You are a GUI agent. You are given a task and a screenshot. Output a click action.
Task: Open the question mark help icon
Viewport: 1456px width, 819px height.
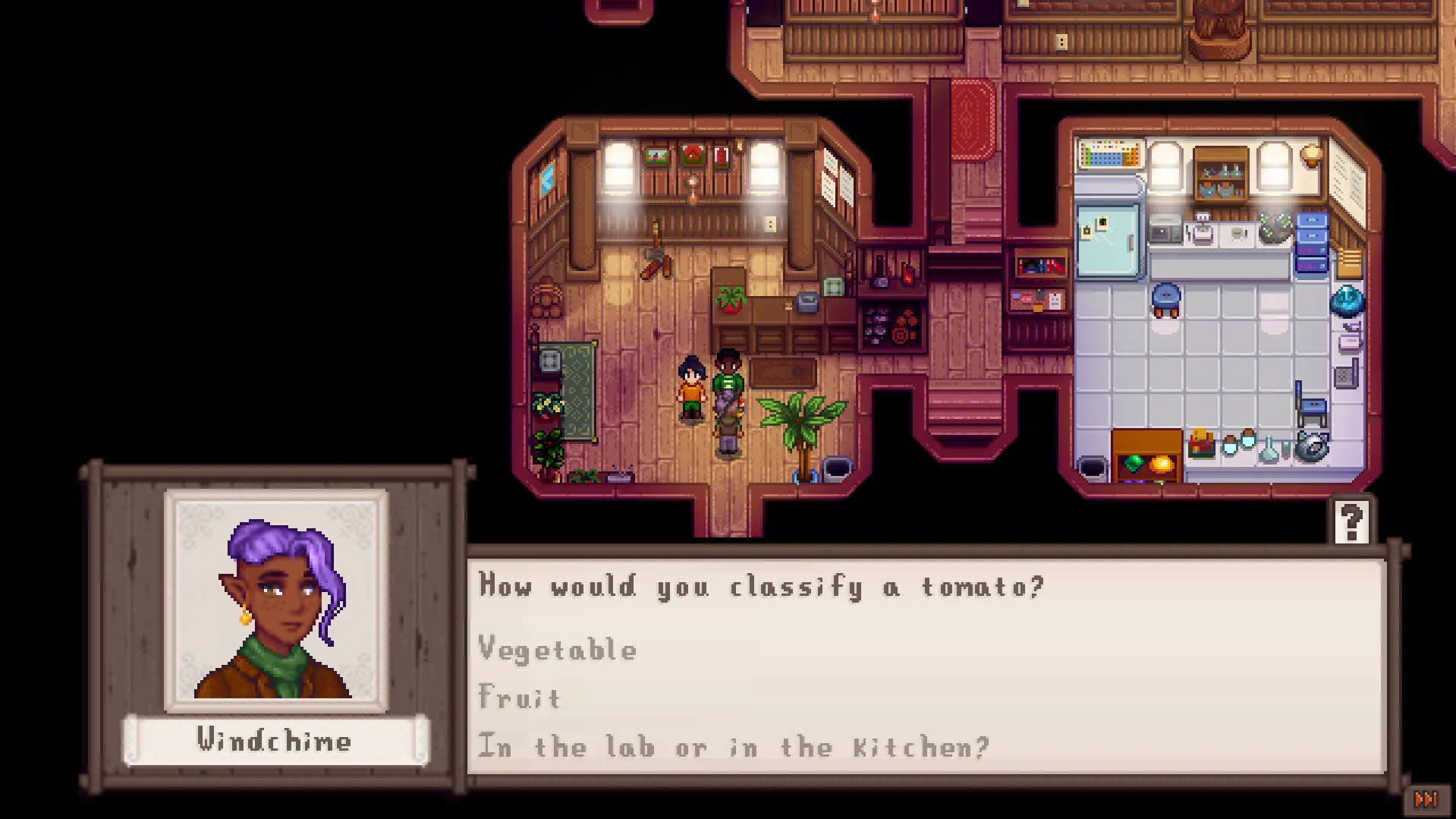[1351, 521]
